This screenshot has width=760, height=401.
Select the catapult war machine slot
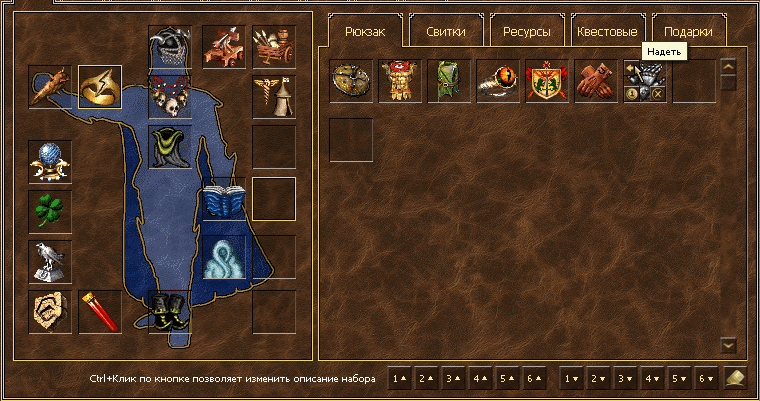[224, 46]
